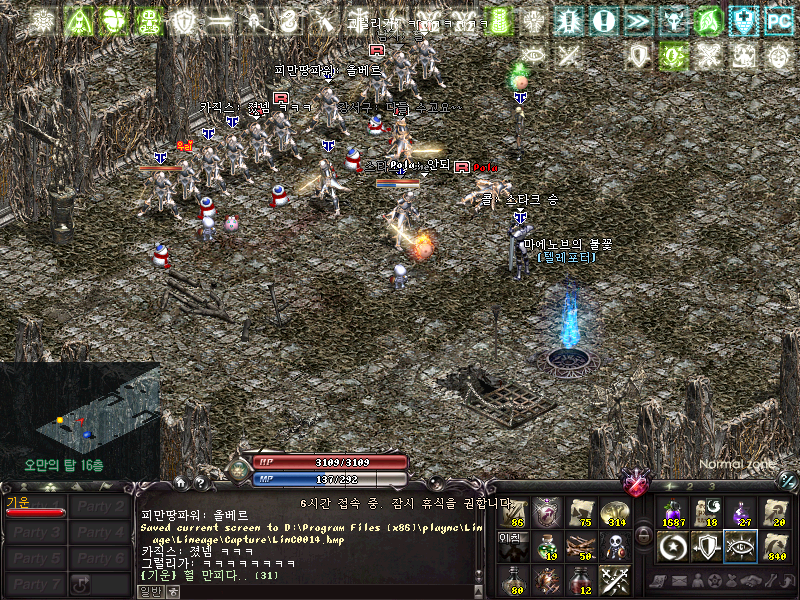
Task: Select the firewood bundle slot showing 50
Action: [x=580, y=546]
